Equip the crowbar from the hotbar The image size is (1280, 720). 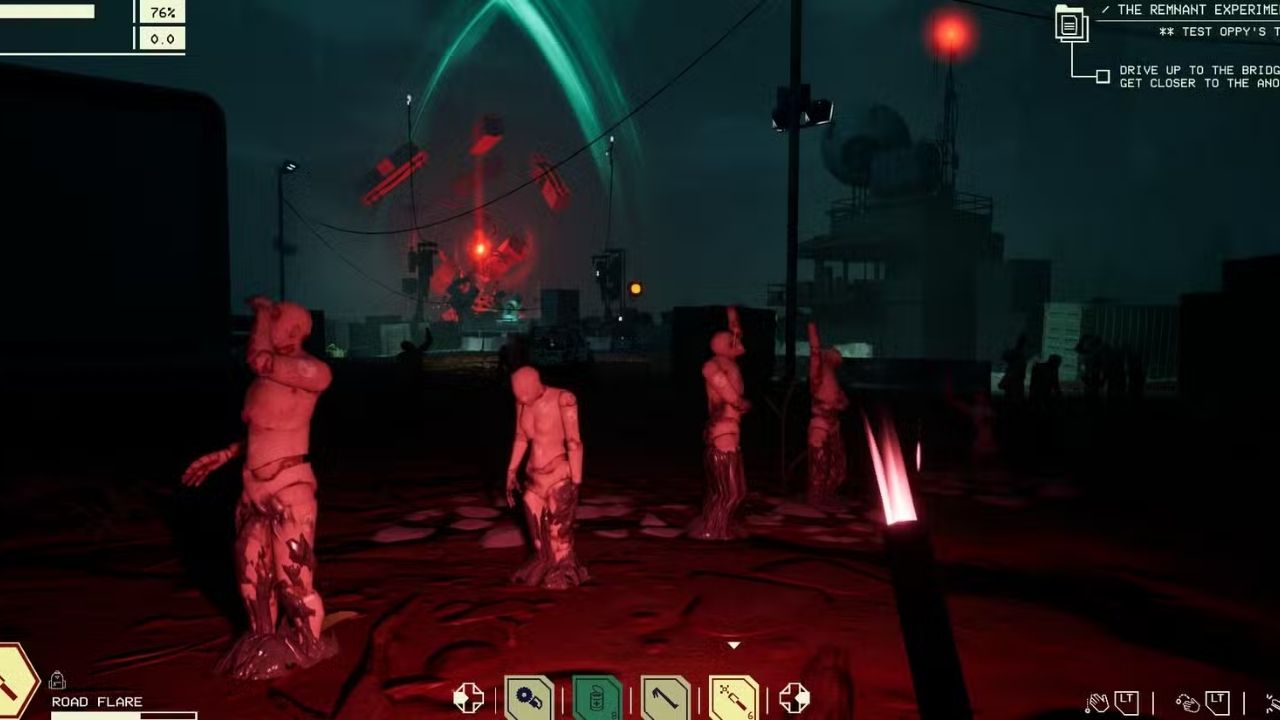[665, 698]
